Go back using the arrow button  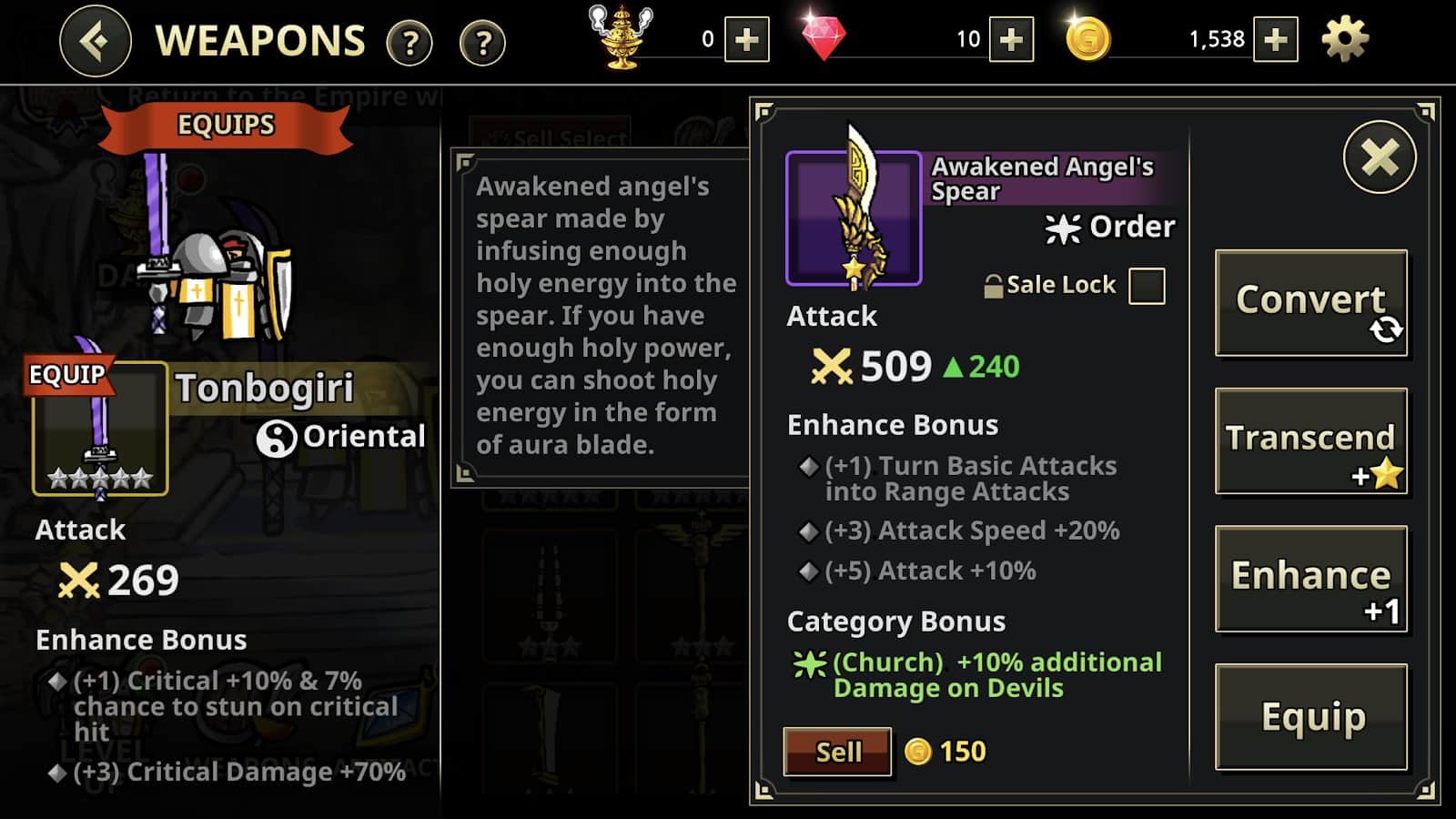(x=96, y=41)
